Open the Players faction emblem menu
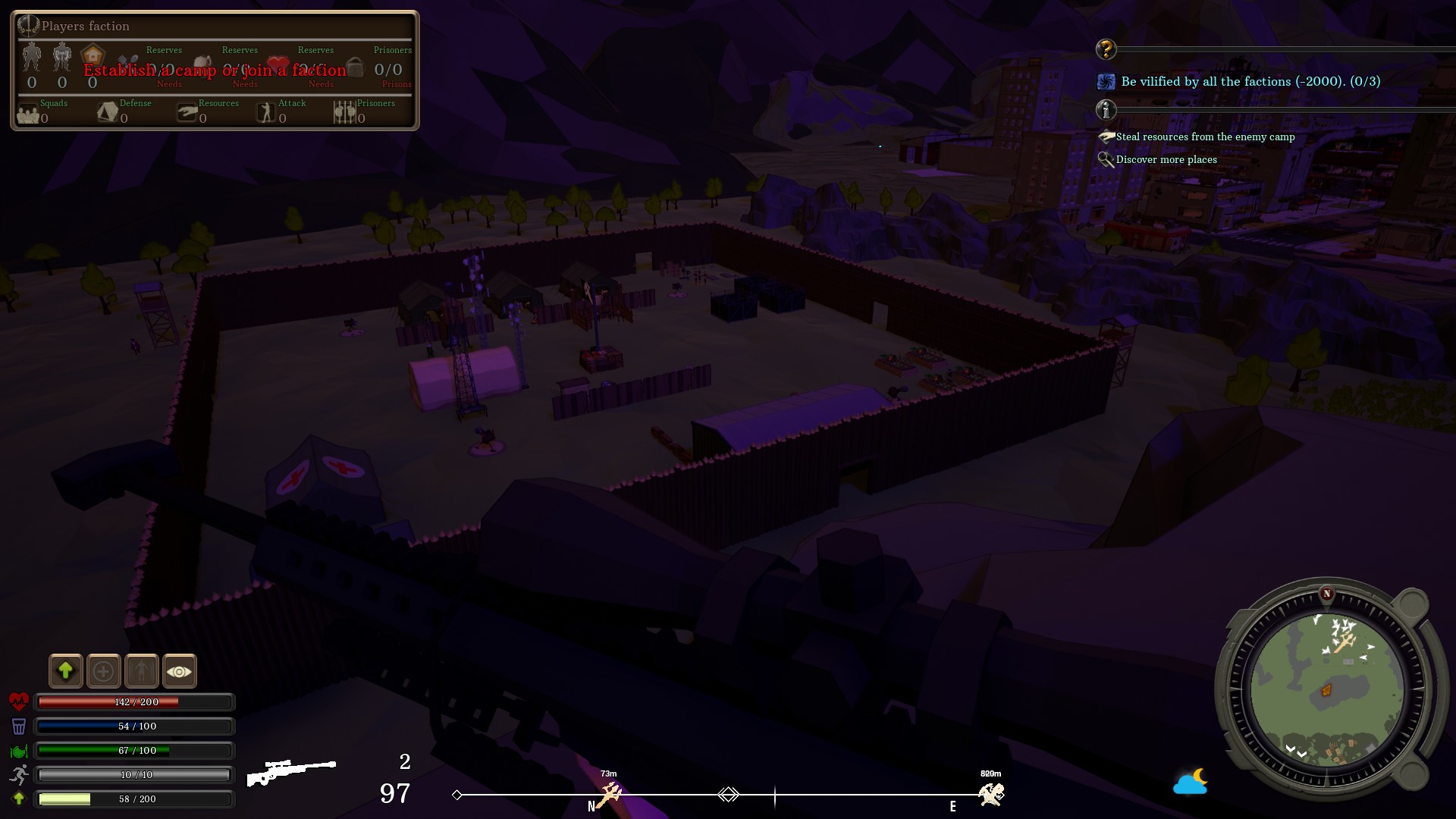The image size is (1456, 819). pyautogui.click(x=29, y=26)
